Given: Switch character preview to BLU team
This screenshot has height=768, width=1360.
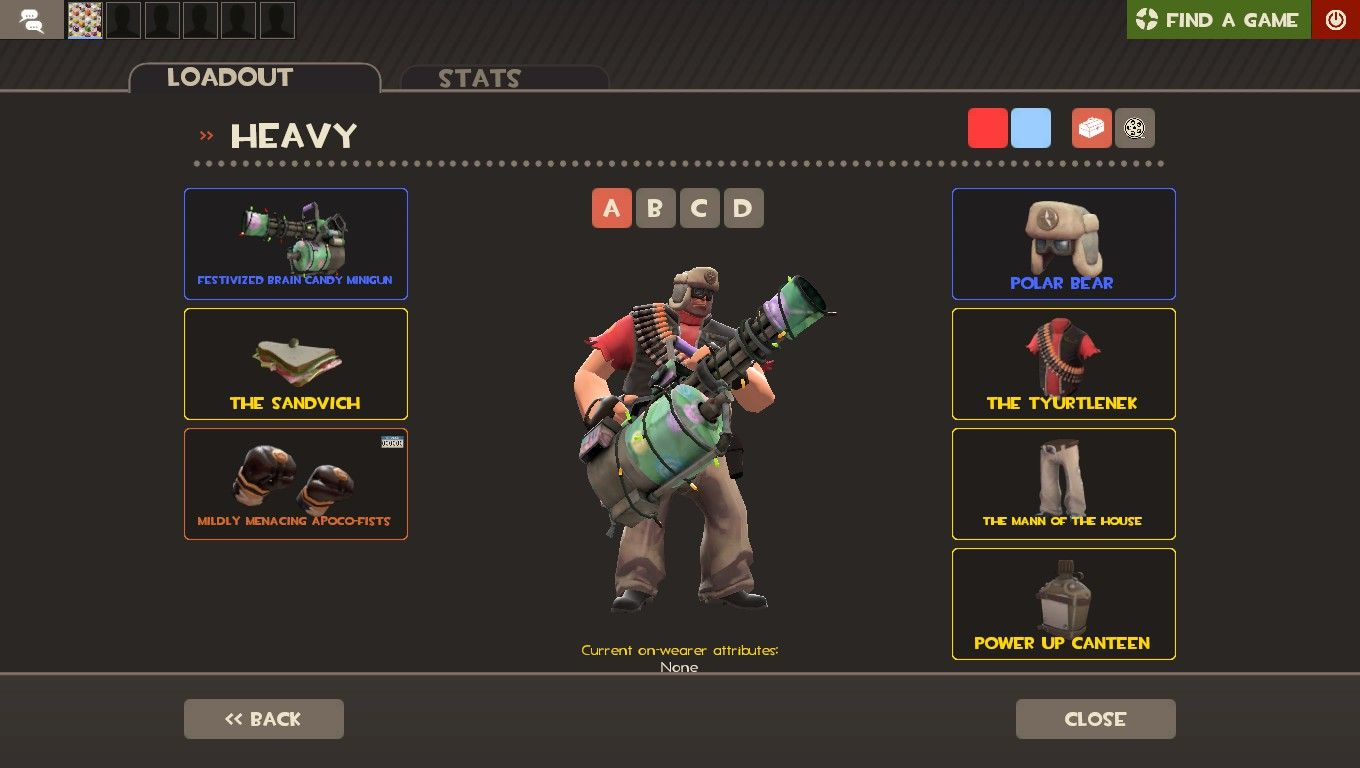Looking at the screenshot, I should click(x=1030, y=128).
